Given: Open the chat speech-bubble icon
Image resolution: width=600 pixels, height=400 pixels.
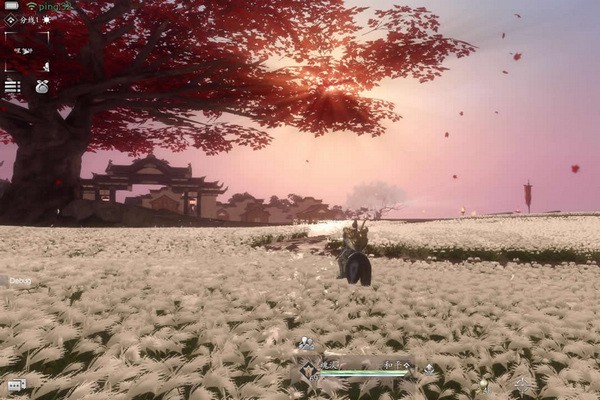Looking at the screenshot, I should click(15, 385).
